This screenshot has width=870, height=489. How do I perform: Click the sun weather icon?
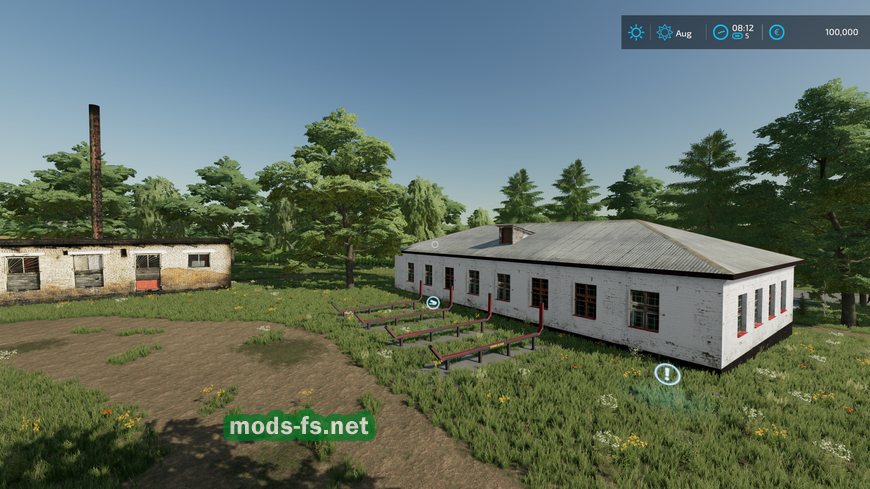pos(636,32)
